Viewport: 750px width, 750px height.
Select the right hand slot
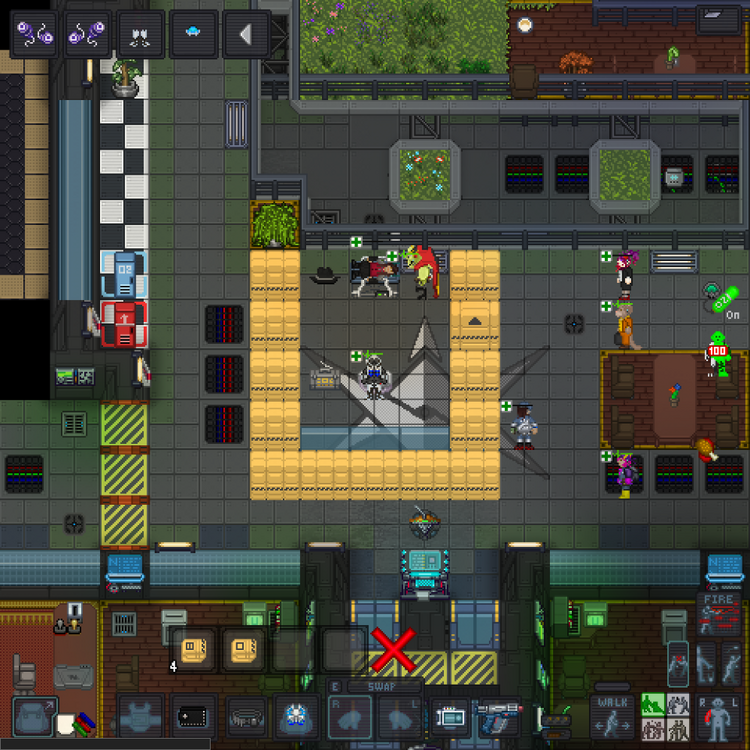click(350, 717)
